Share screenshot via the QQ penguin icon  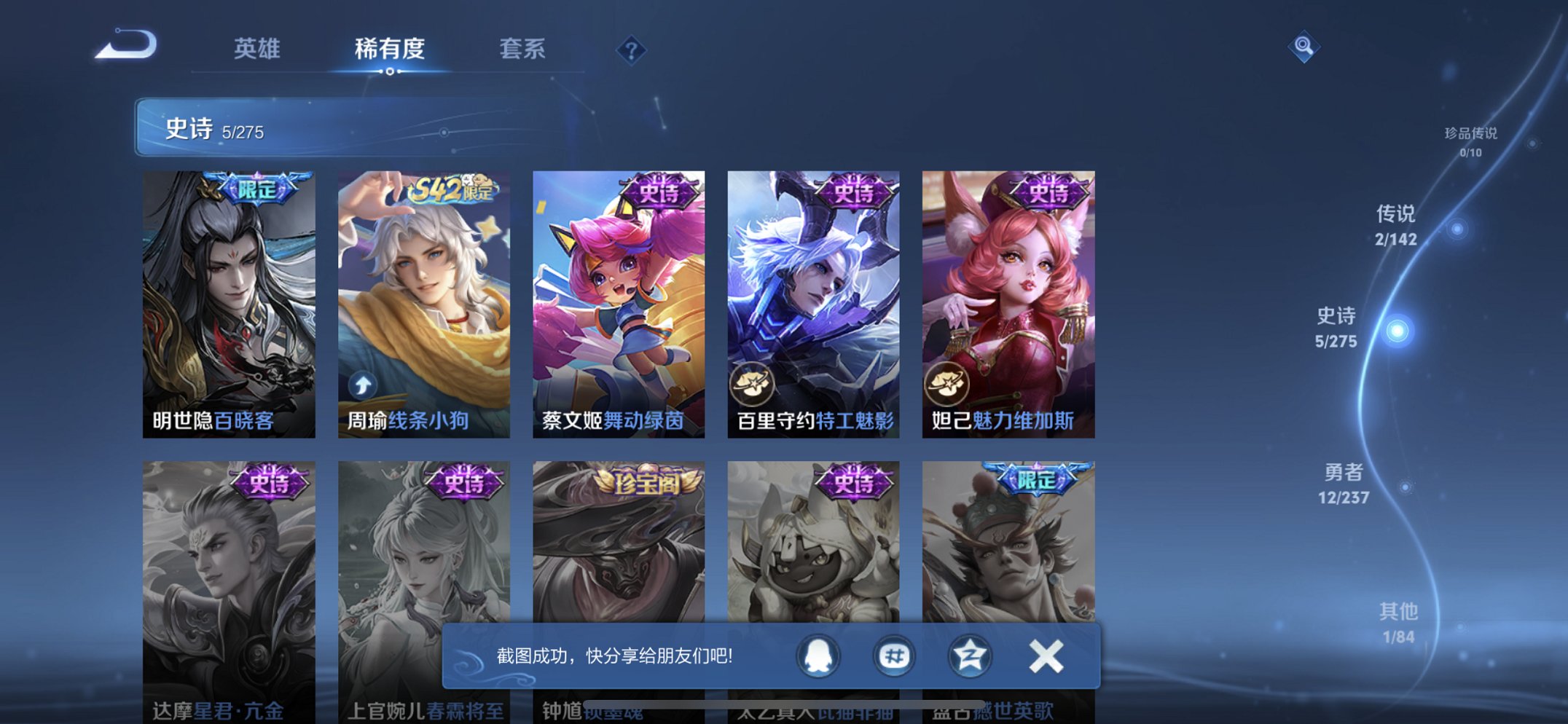pos(819,656)
